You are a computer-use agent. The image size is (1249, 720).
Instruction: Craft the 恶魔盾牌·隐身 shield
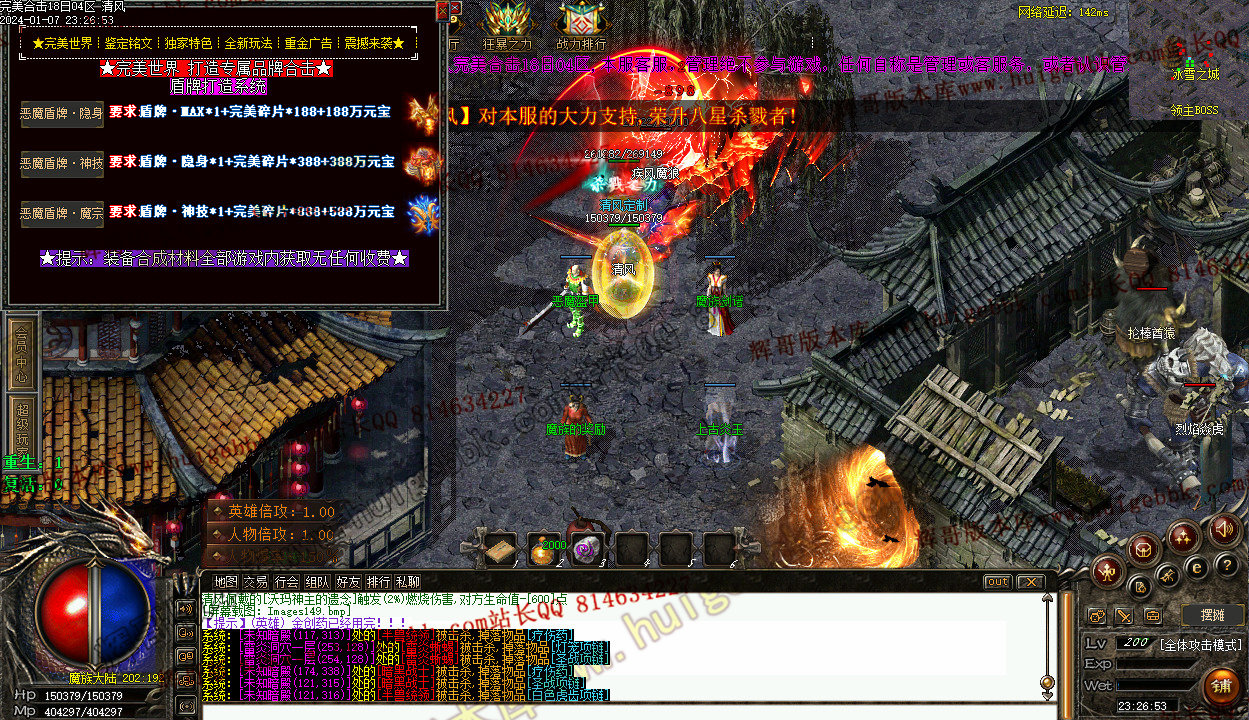point(62,113)
